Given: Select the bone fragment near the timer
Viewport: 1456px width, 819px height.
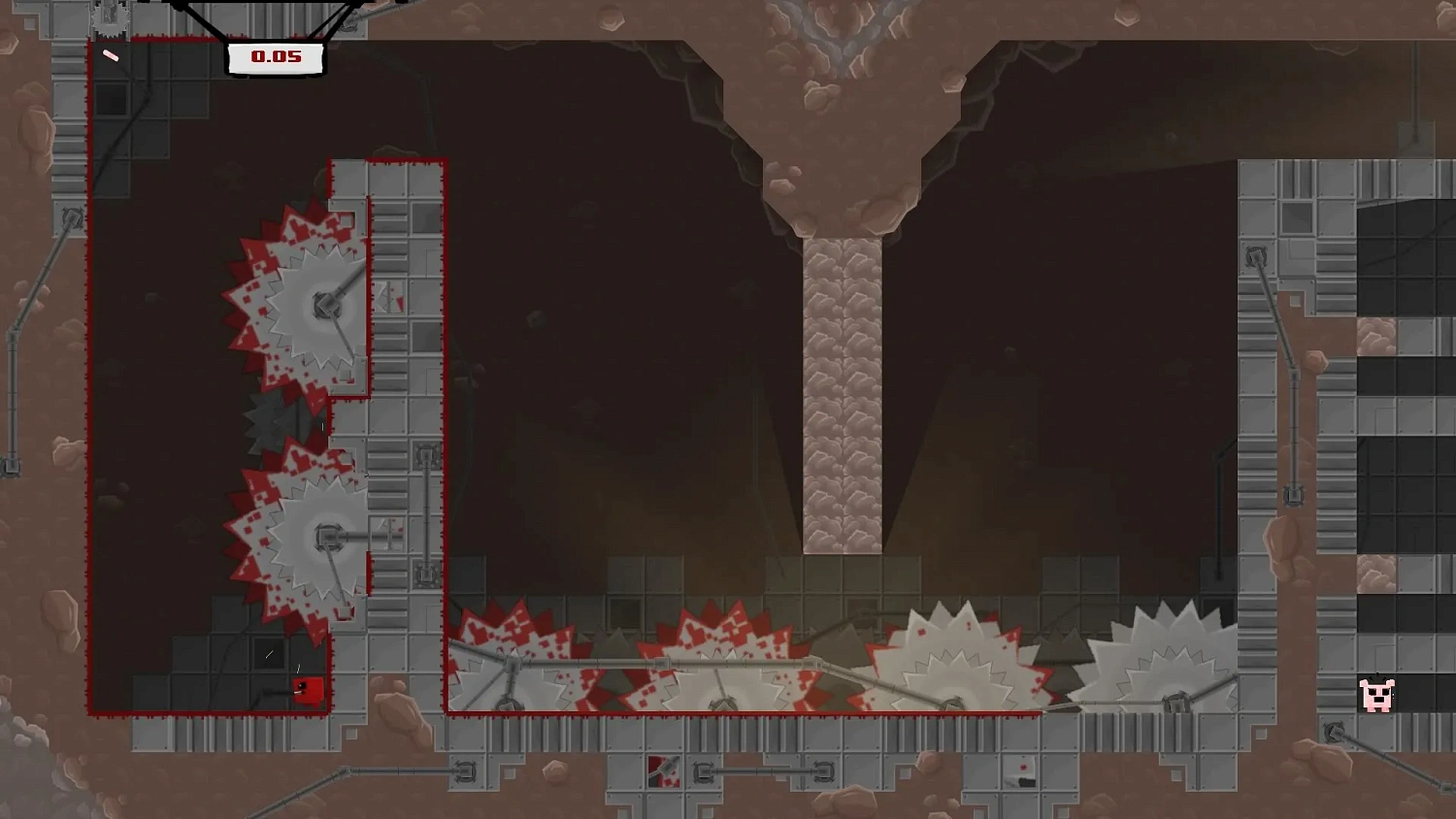Looking at the screenshot, I should 112,53.
